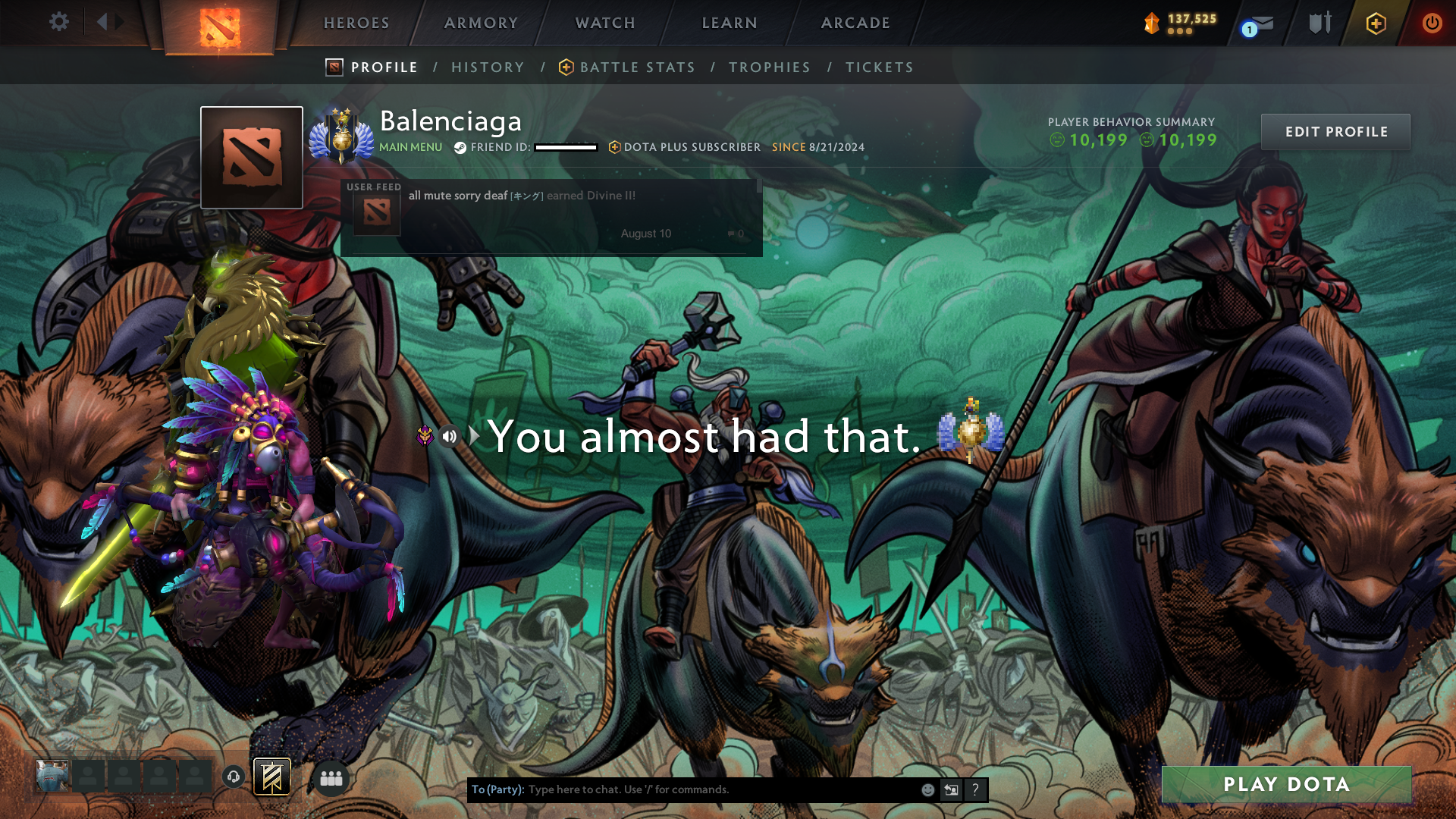The image size is (1456, 819).
Task: Open the emoticon picker in chat
Action: tap(927, 789)
